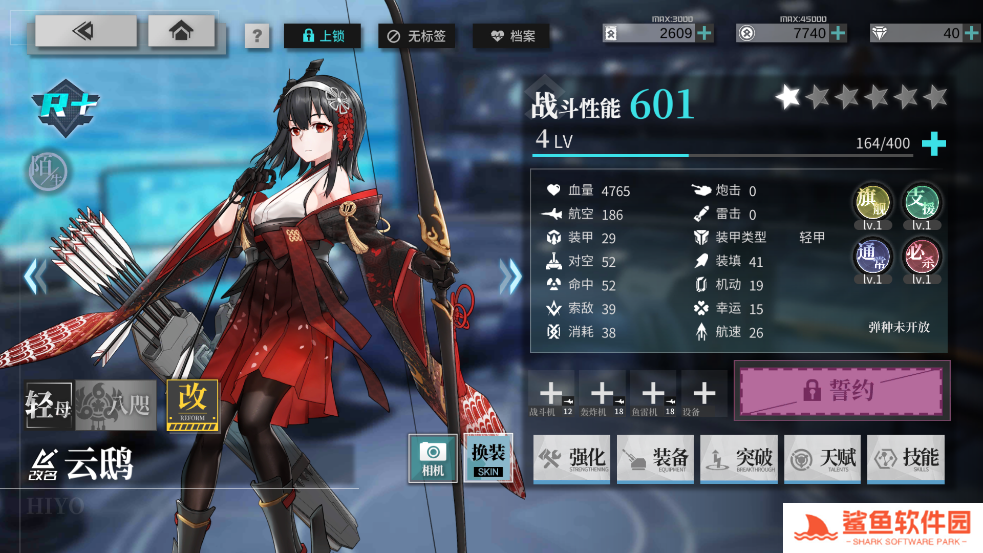Image resolution: width=983 pixels, height=553 pixels.
Task: Click the pink 誓约 oath button
Action: 840,390
